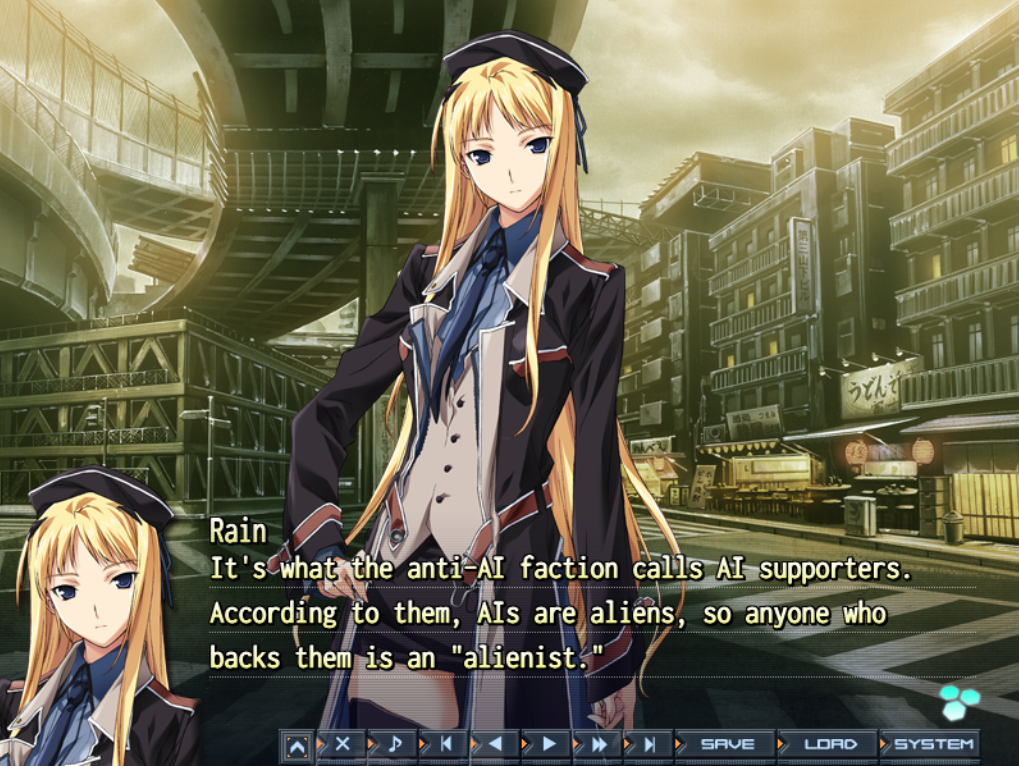The height and width of the screenshot is (766, 1019).
Task: Open the LOAD menu
Action: [830, 744]
